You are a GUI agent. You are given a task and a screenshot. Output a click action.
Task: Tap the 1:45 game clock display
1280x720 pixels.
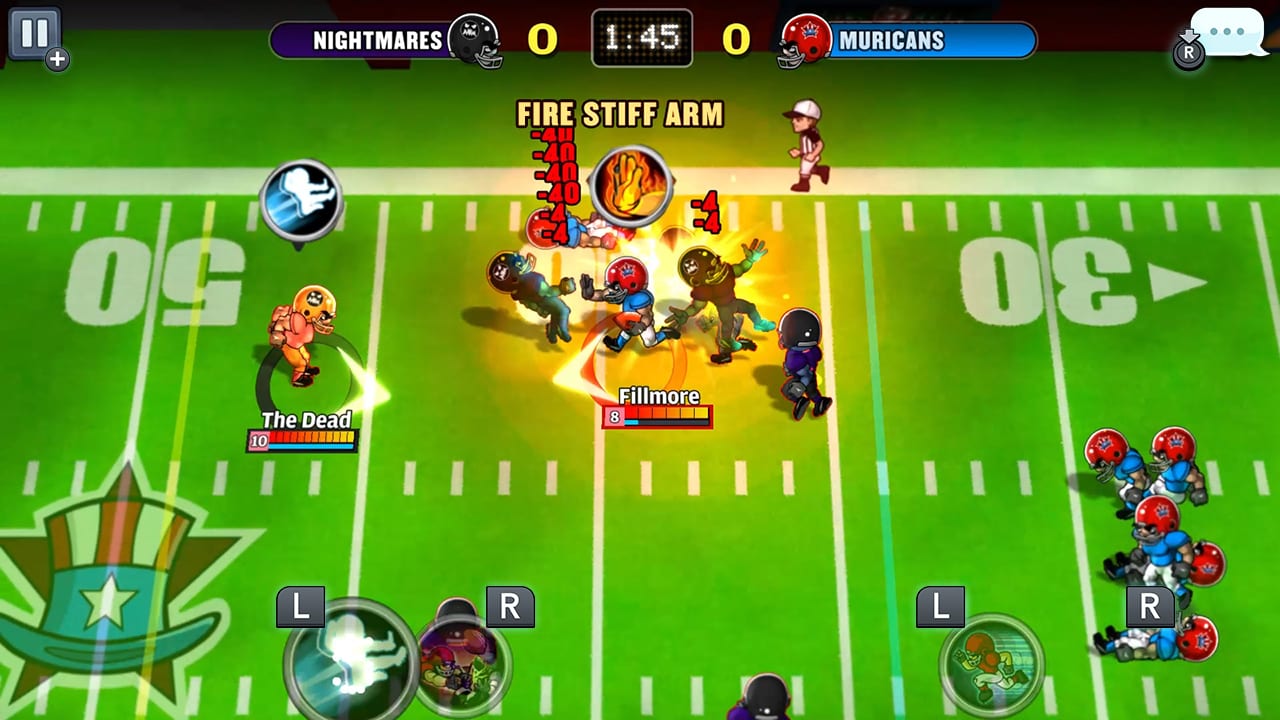coord(641,37)
